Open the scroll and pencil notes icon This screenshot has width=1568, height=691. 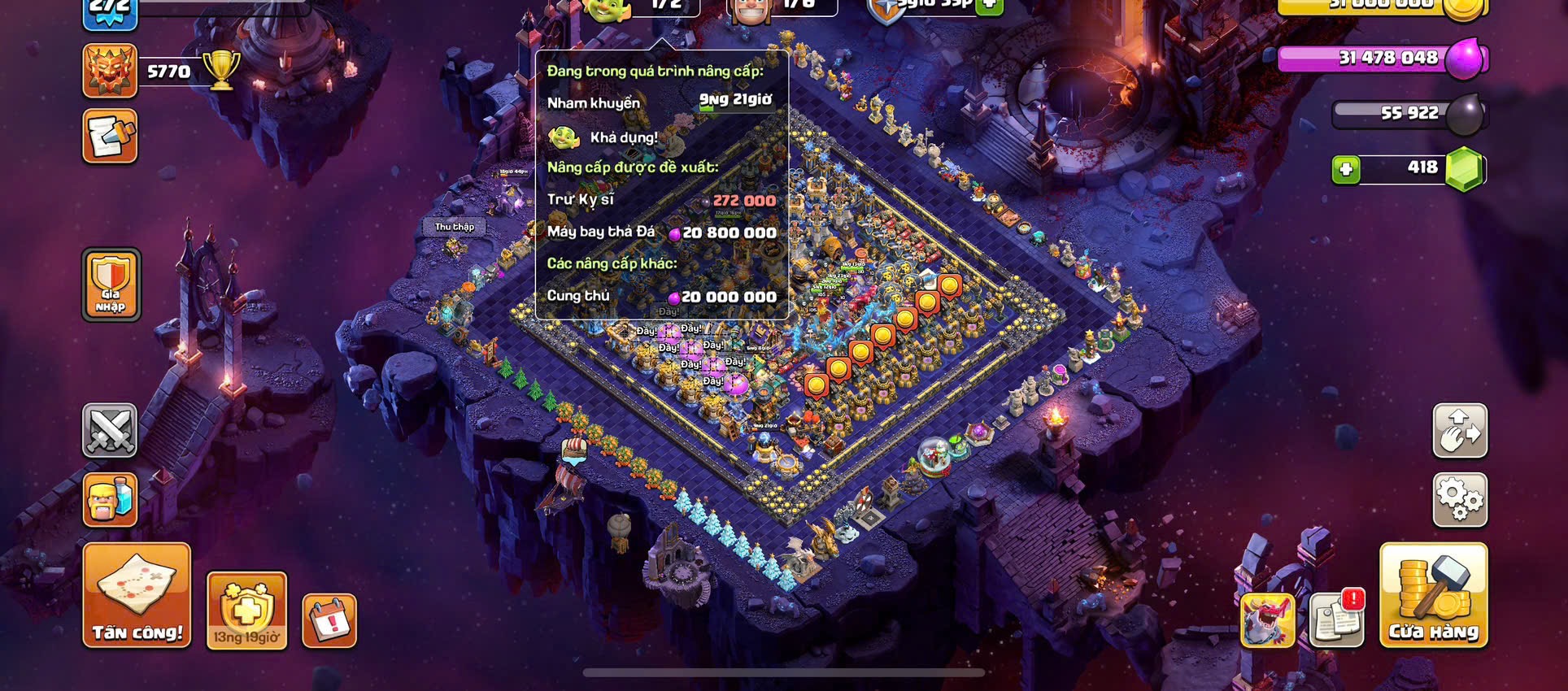click(x=110, y=137)
